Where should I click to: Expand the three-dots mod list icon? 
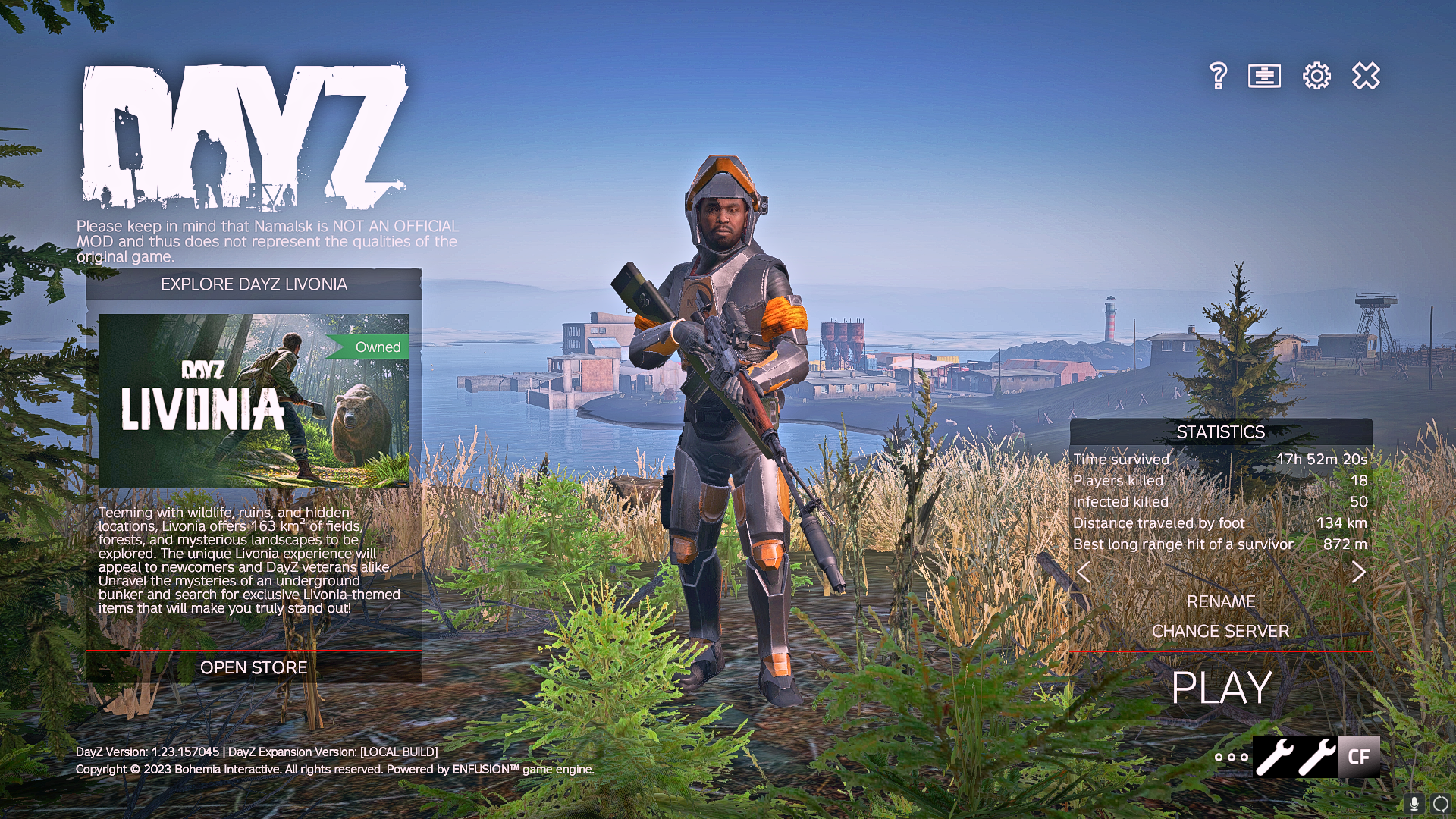click(x=1231, y=757)
